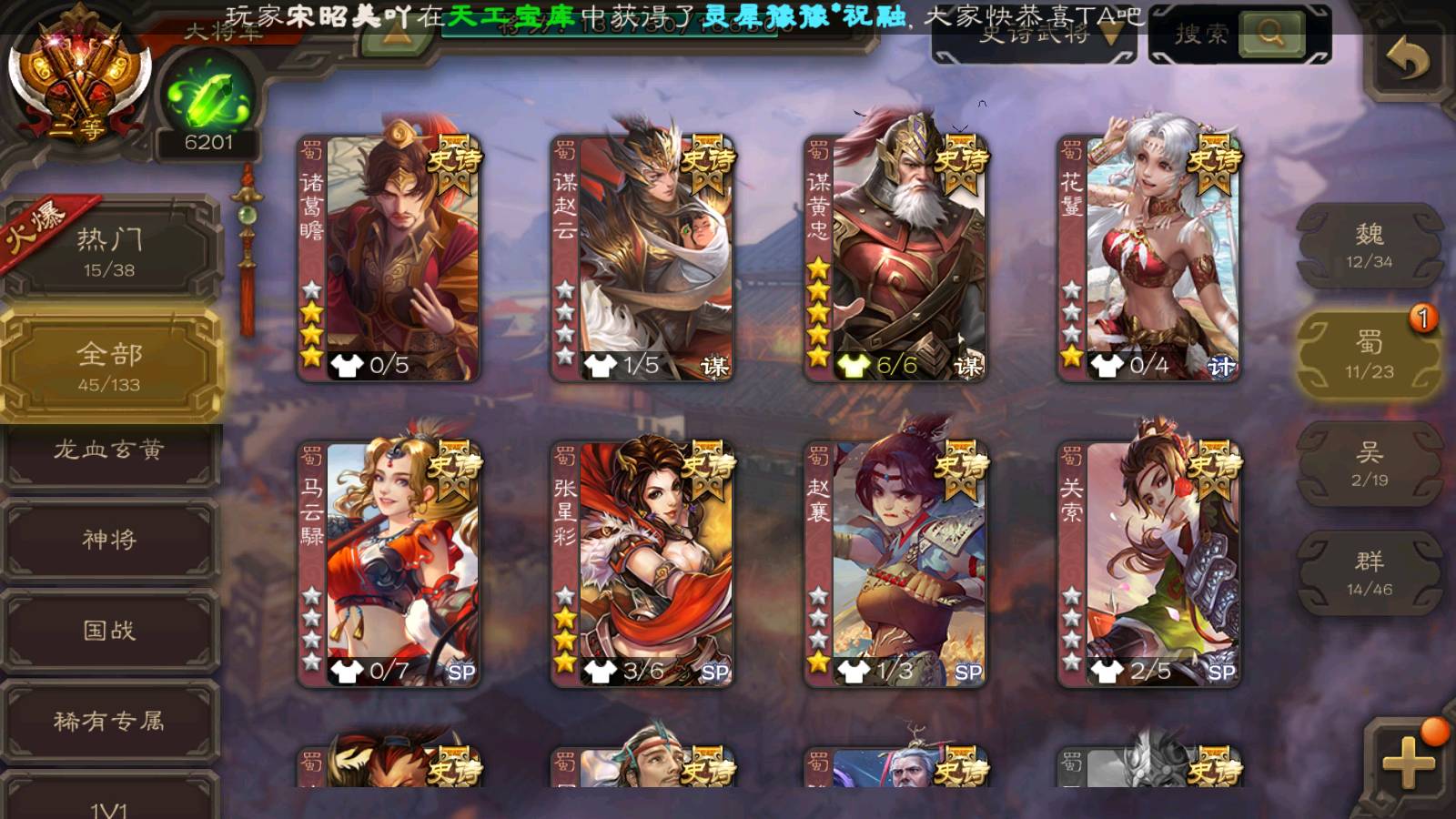Select the 全部 category tab
Viewport: 1456px width, 819px height.
[109, 366]
